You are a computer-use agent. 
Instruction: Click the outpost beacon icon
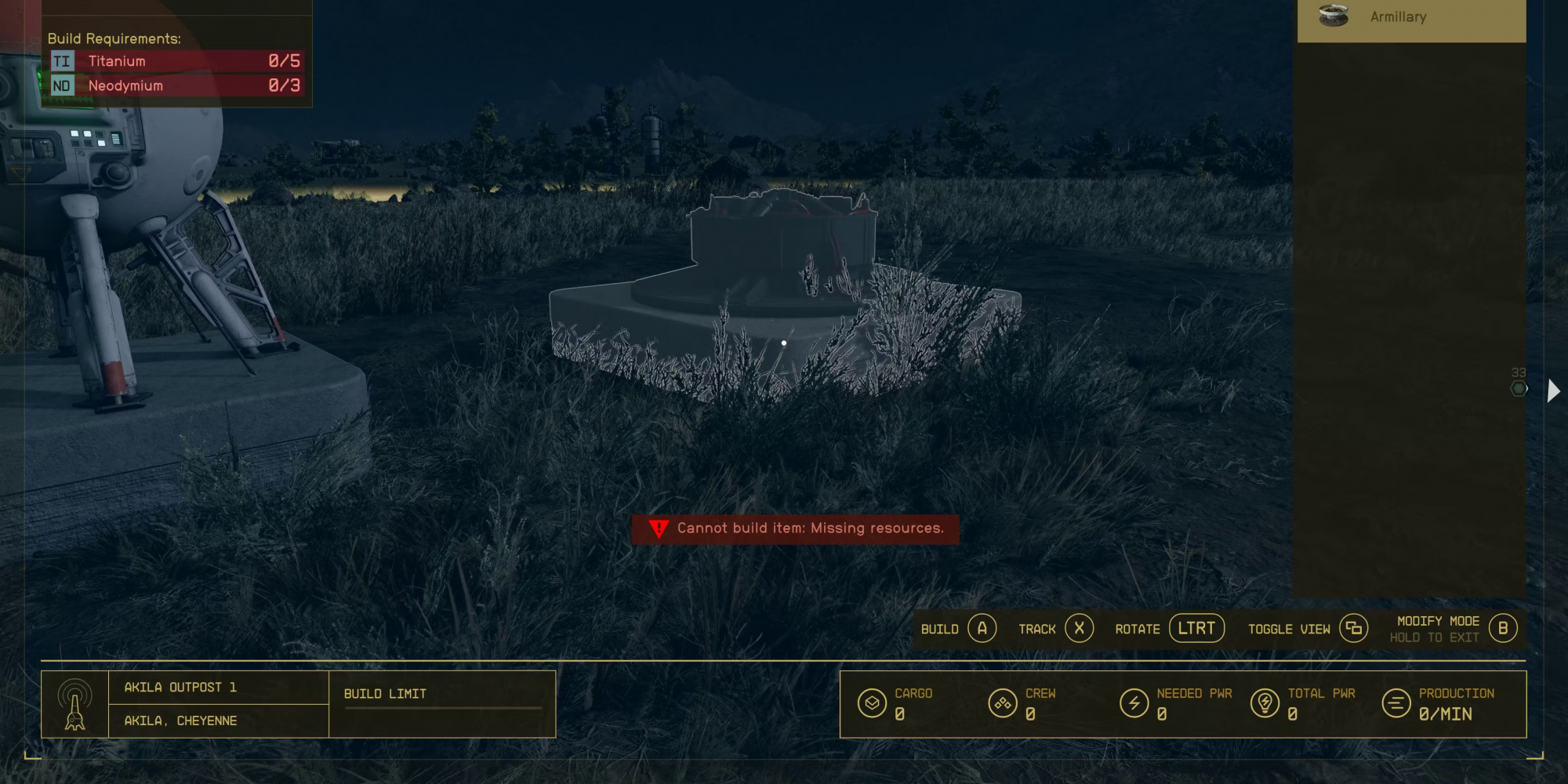coord(75,704)
